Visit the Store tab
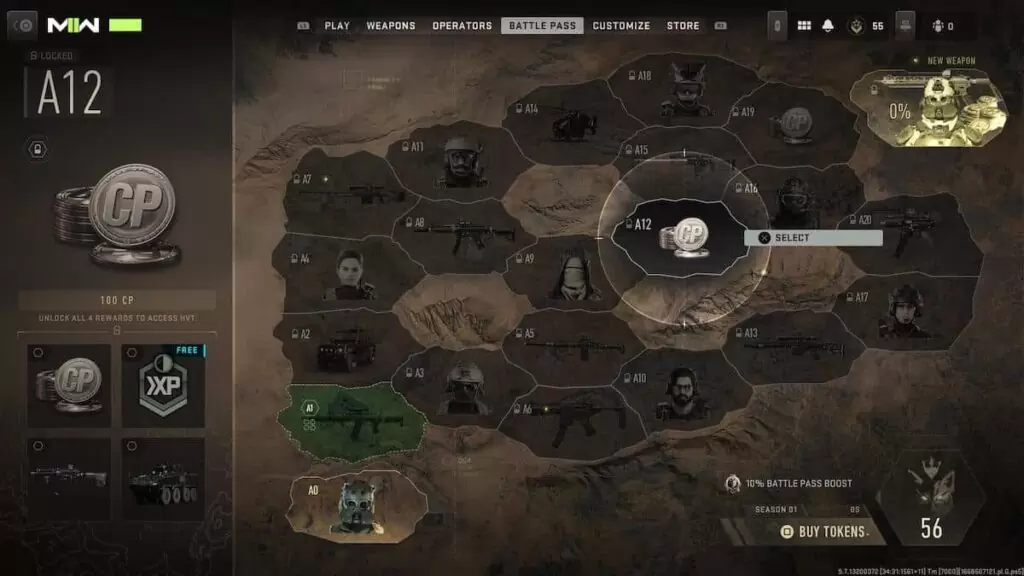 click(683, 26)
